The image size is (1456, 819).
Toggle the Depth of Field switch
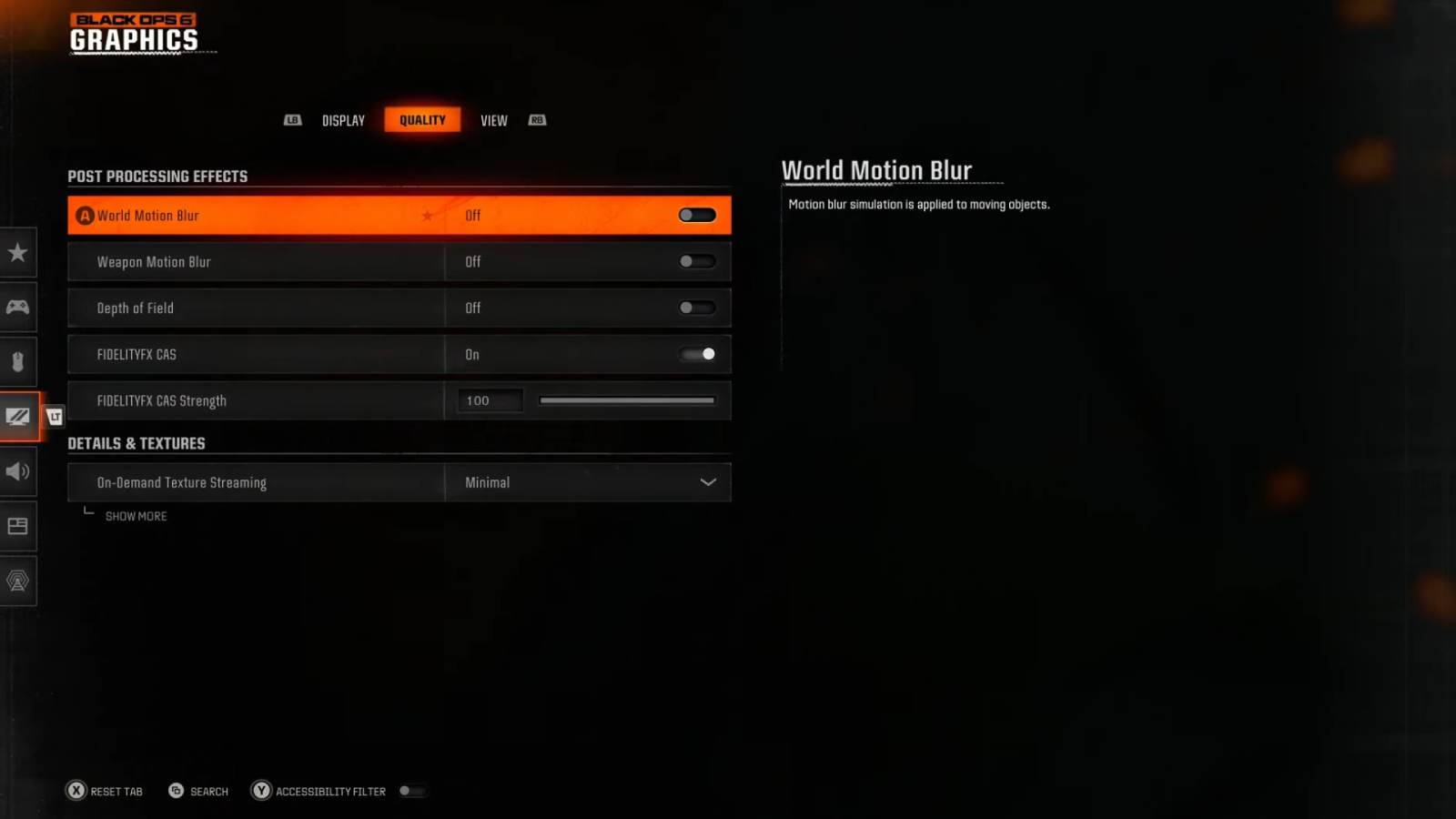[x=697, y=308]
